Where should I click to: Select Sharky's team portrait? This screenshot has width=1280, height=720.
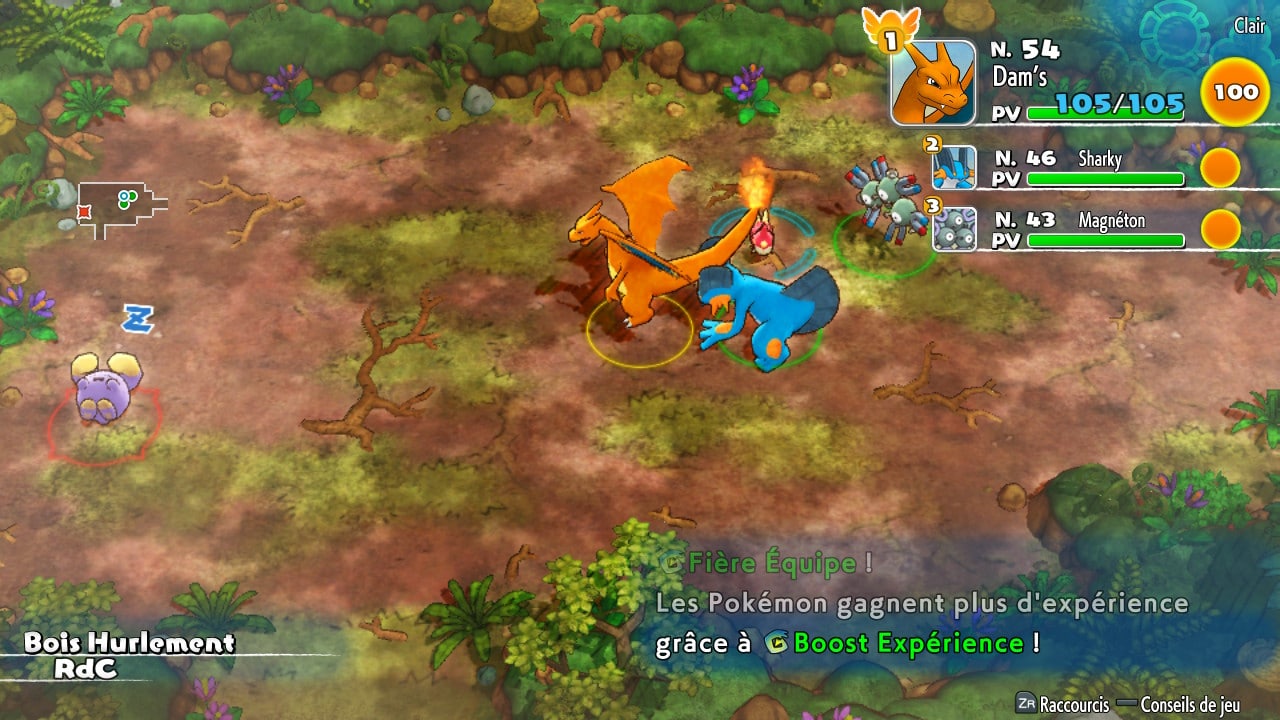click(954, 168)
